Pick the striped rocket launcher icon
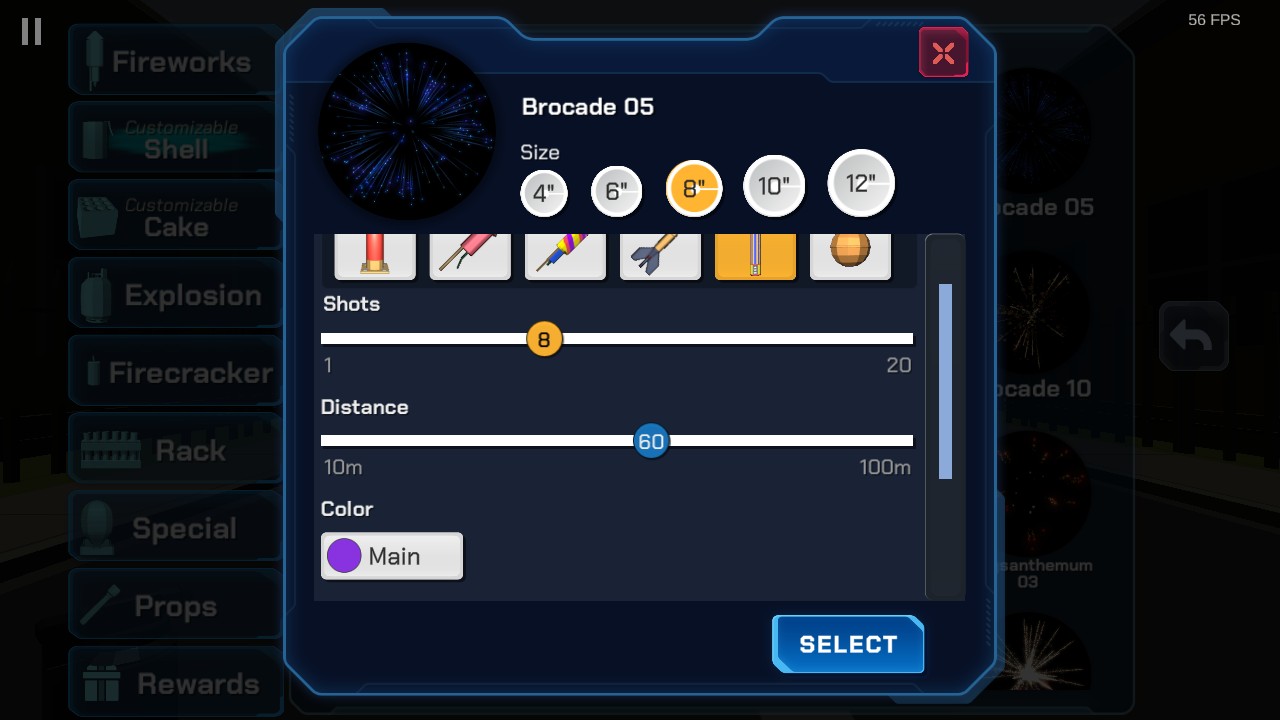Screen dimensions: 1280x720 click(565, 256)
